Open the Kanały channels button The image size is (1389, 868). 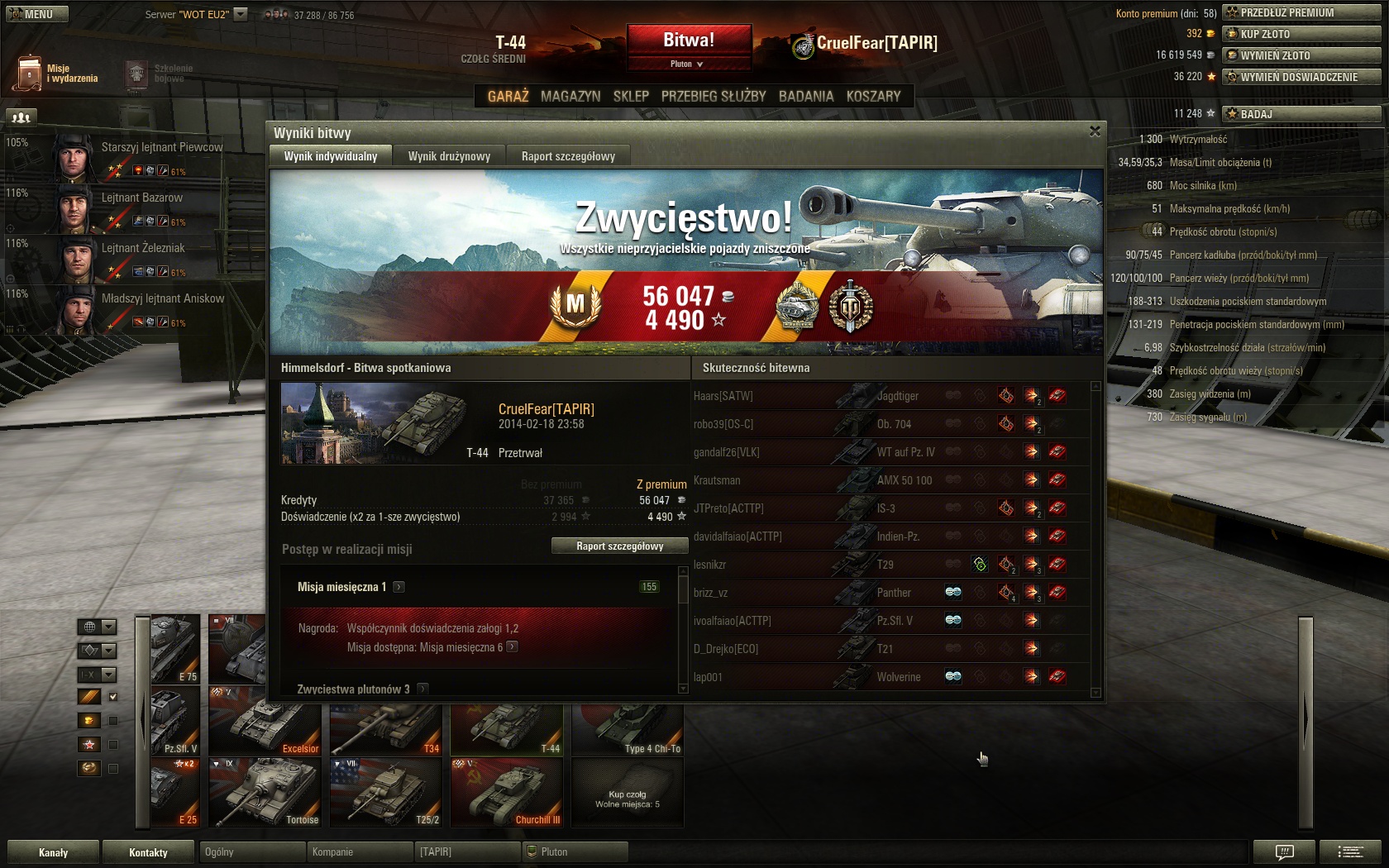click(x=54, y=852)
